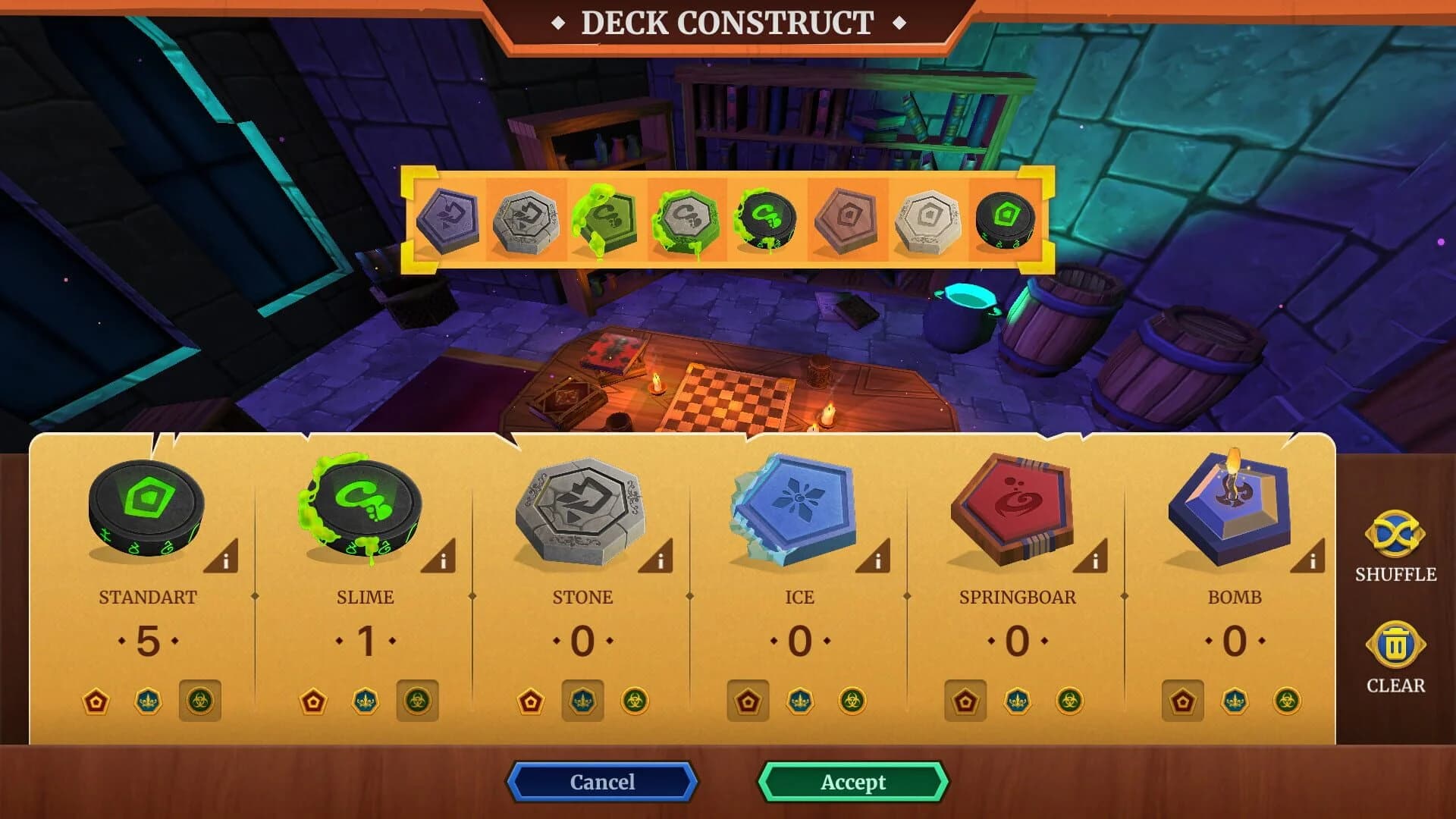The width and height of the screenshot is (1456, 819).
Task: Toggle the biohazard skin for the Stone die
Action: (x=635, y=701)
